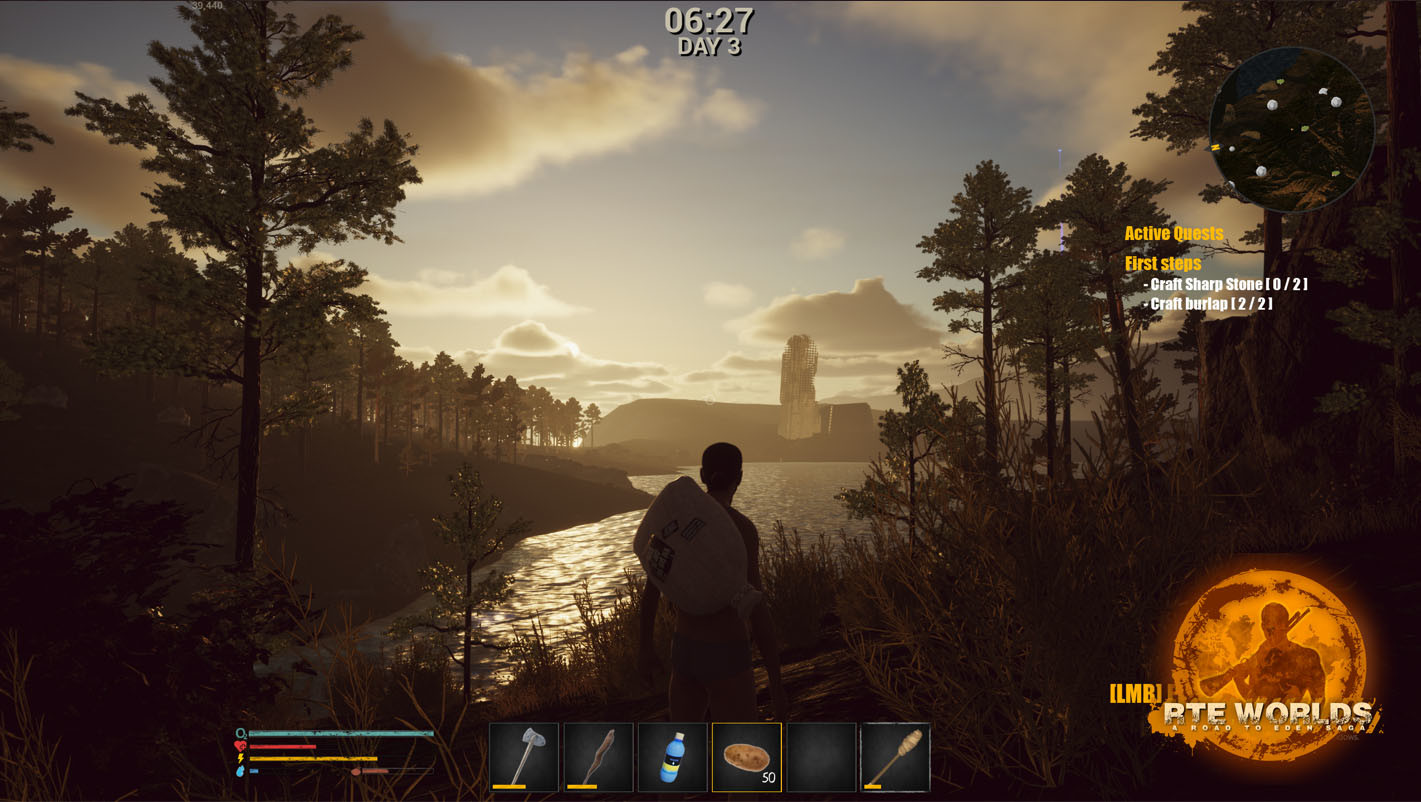1421x802 pixels.
Task: Choose the blue water bottle slot
Action: click(x=672, y=757)
